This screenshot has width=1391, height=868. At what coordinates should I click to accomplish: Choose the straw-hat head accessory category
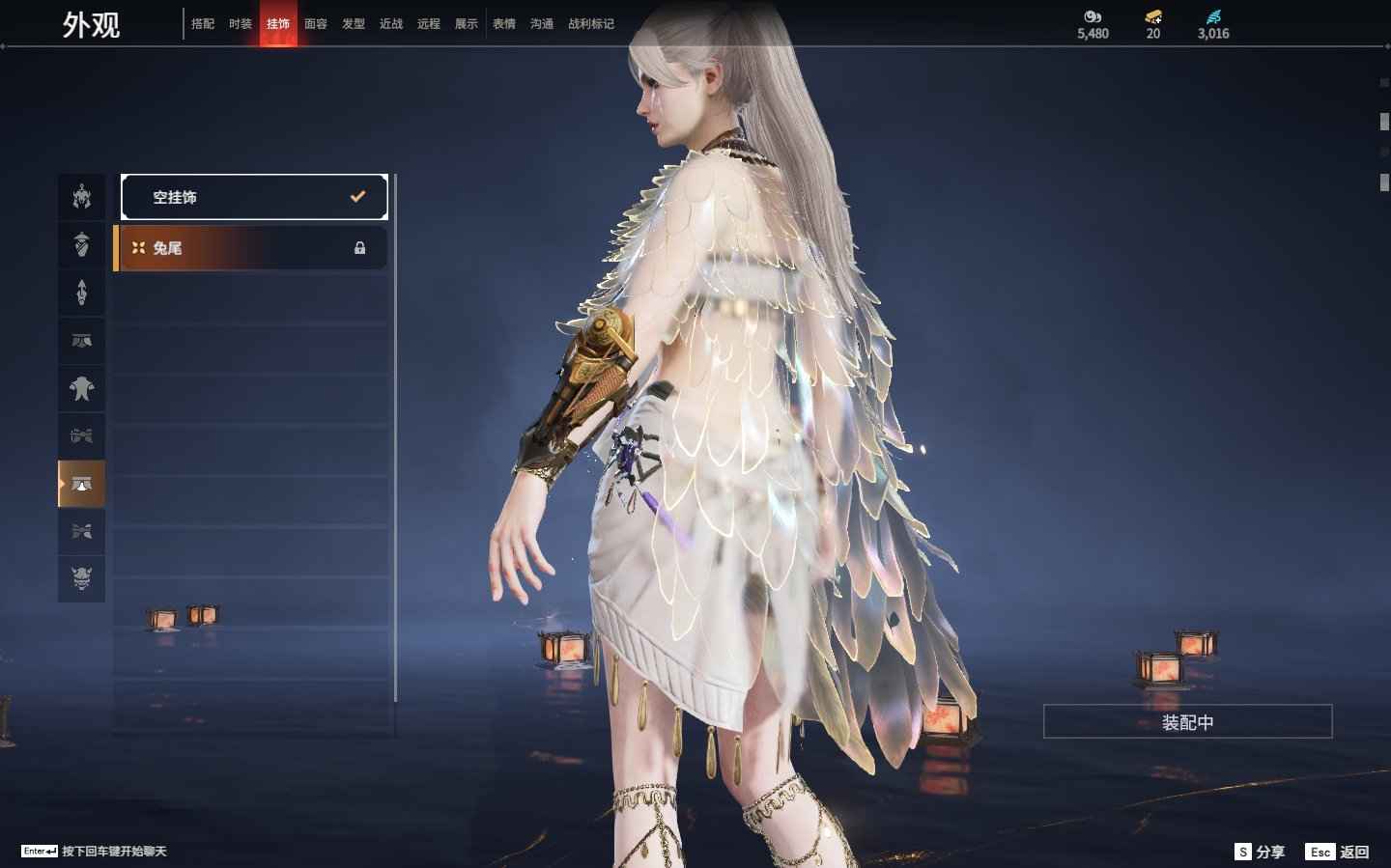pyautogui.click(x=82, y=244)
